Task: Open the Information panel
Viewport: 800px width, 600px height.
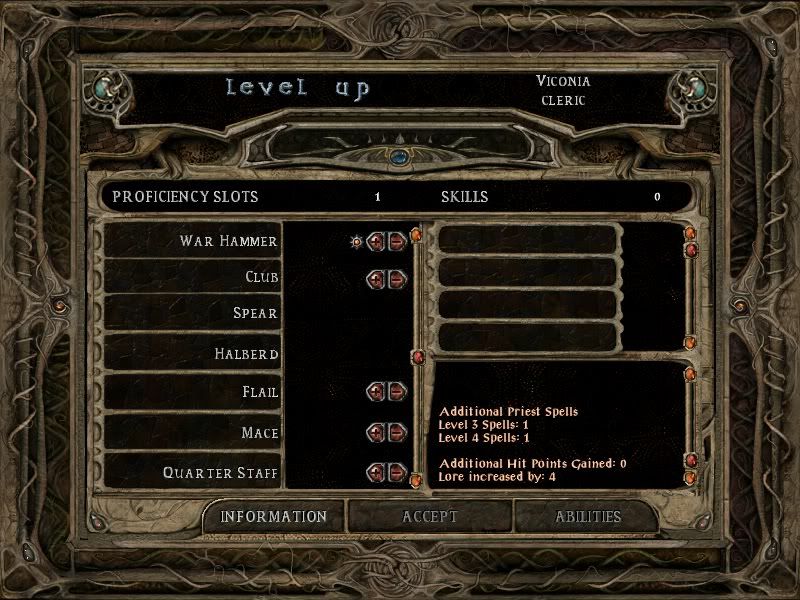Action: point(273,517)
